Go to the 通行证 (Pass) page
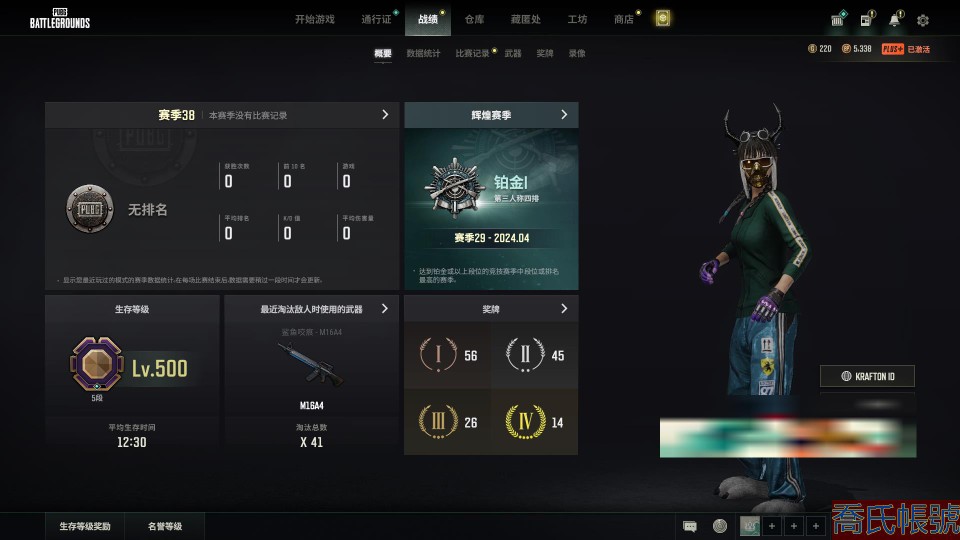960x540 pixels. click(376, 19)
